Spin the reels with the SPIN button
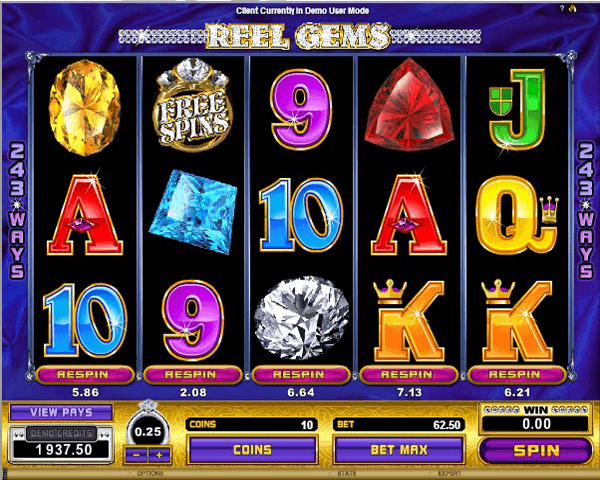The image size is (600, 480). [536, 450]
